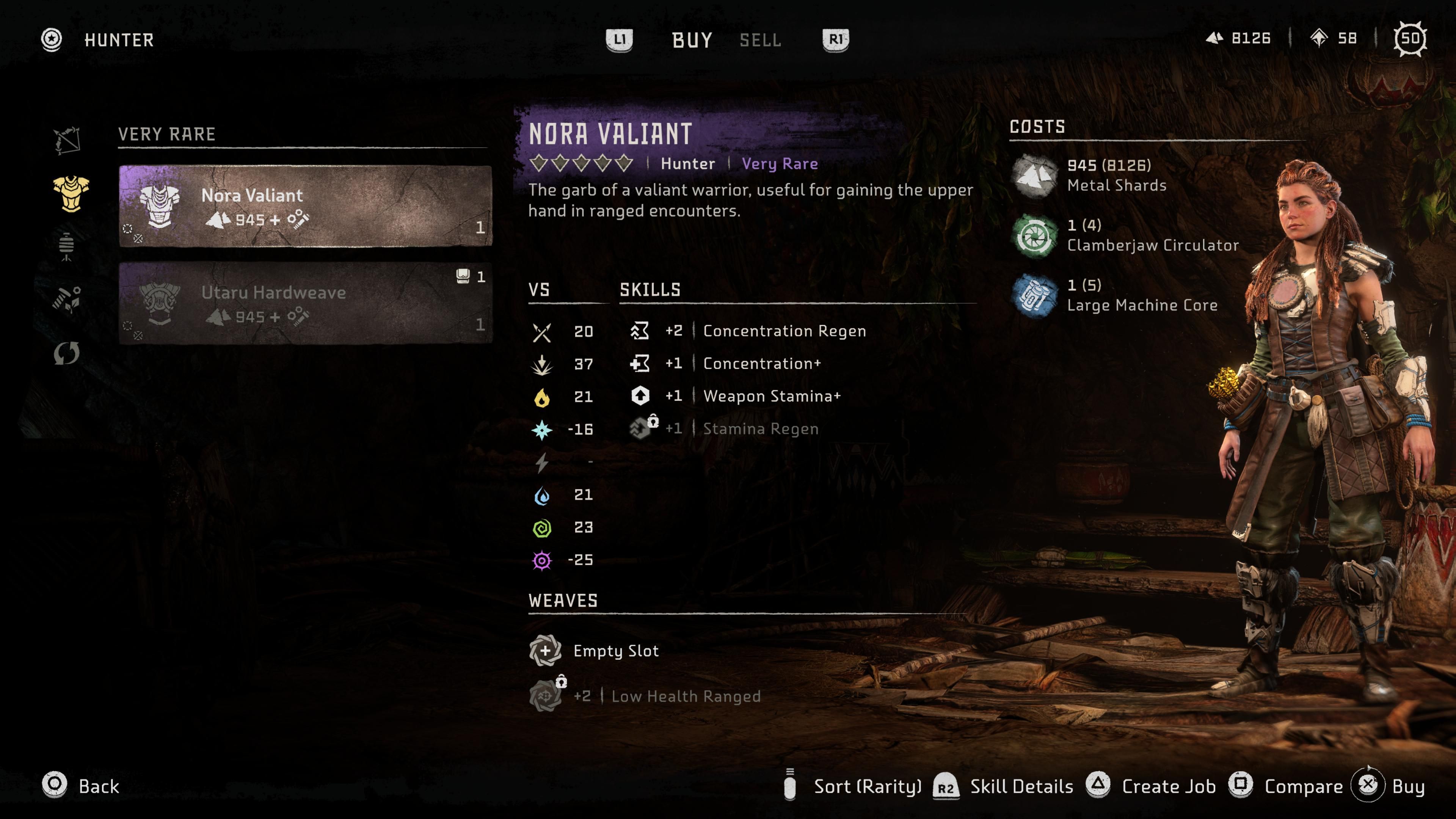Viewport: 1456px width, 819px height.
Task: Click the Clamberjaw Circulator cost item
Action: coord(1152,236)
